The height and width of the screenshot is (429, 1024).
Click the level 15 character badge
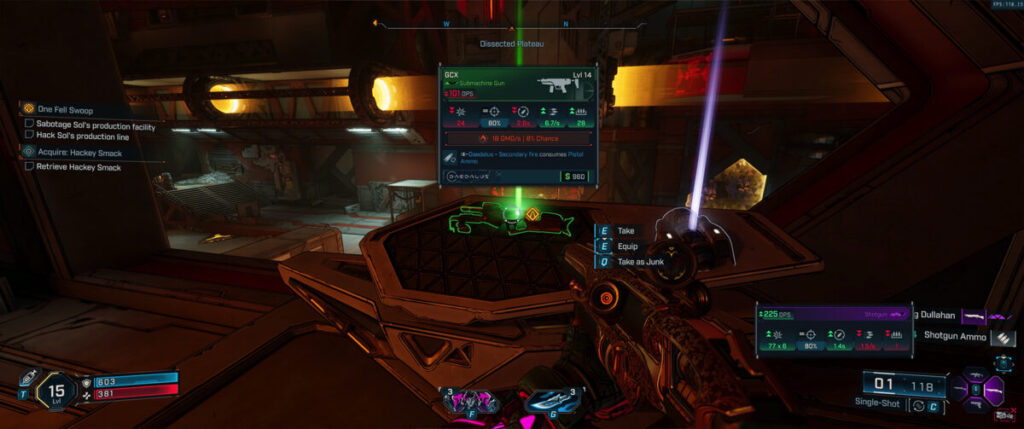pyautogui.click(x=57, y=390)
